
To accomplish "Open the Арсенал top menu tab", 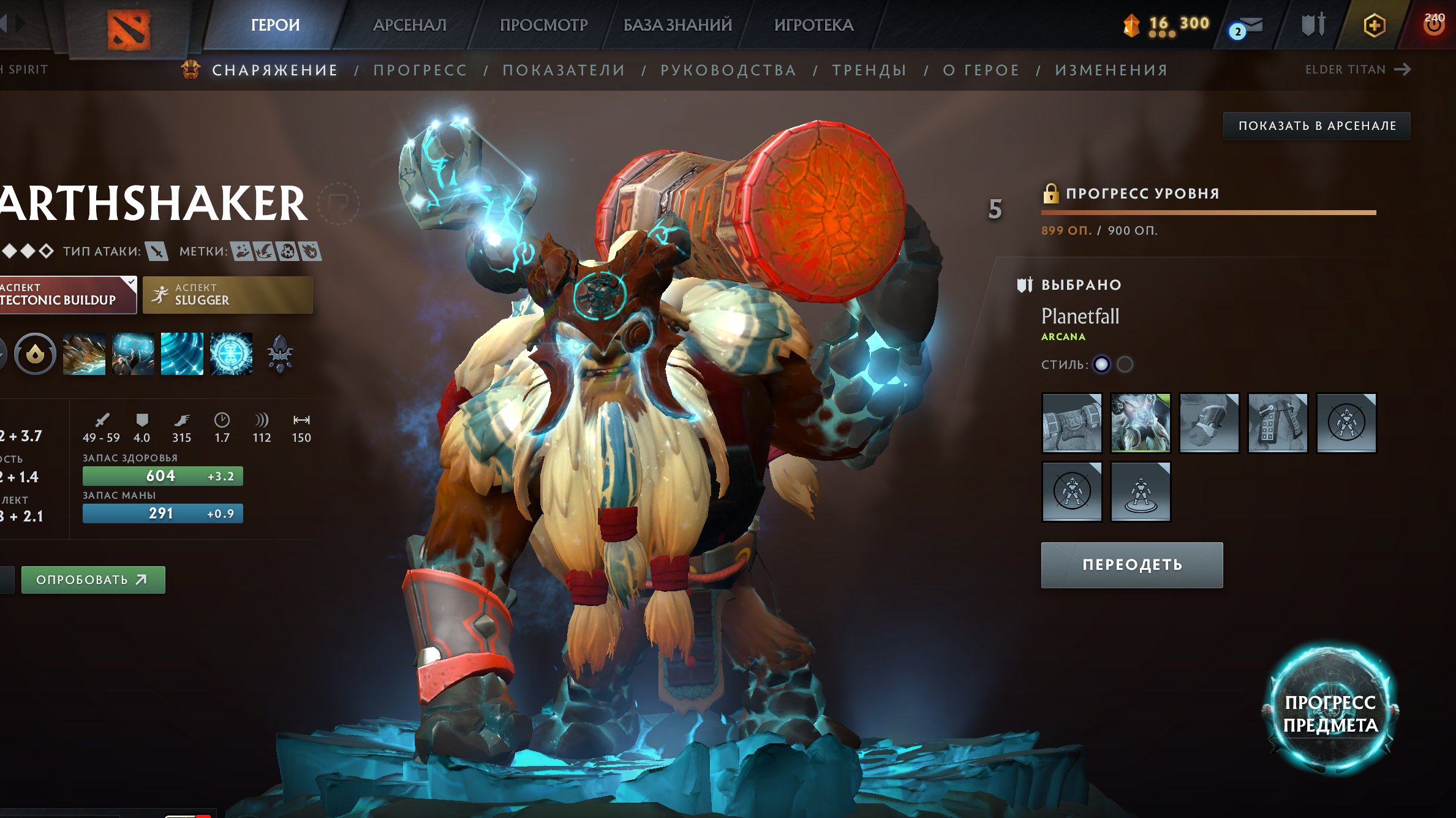I will [x=410, y=25].
